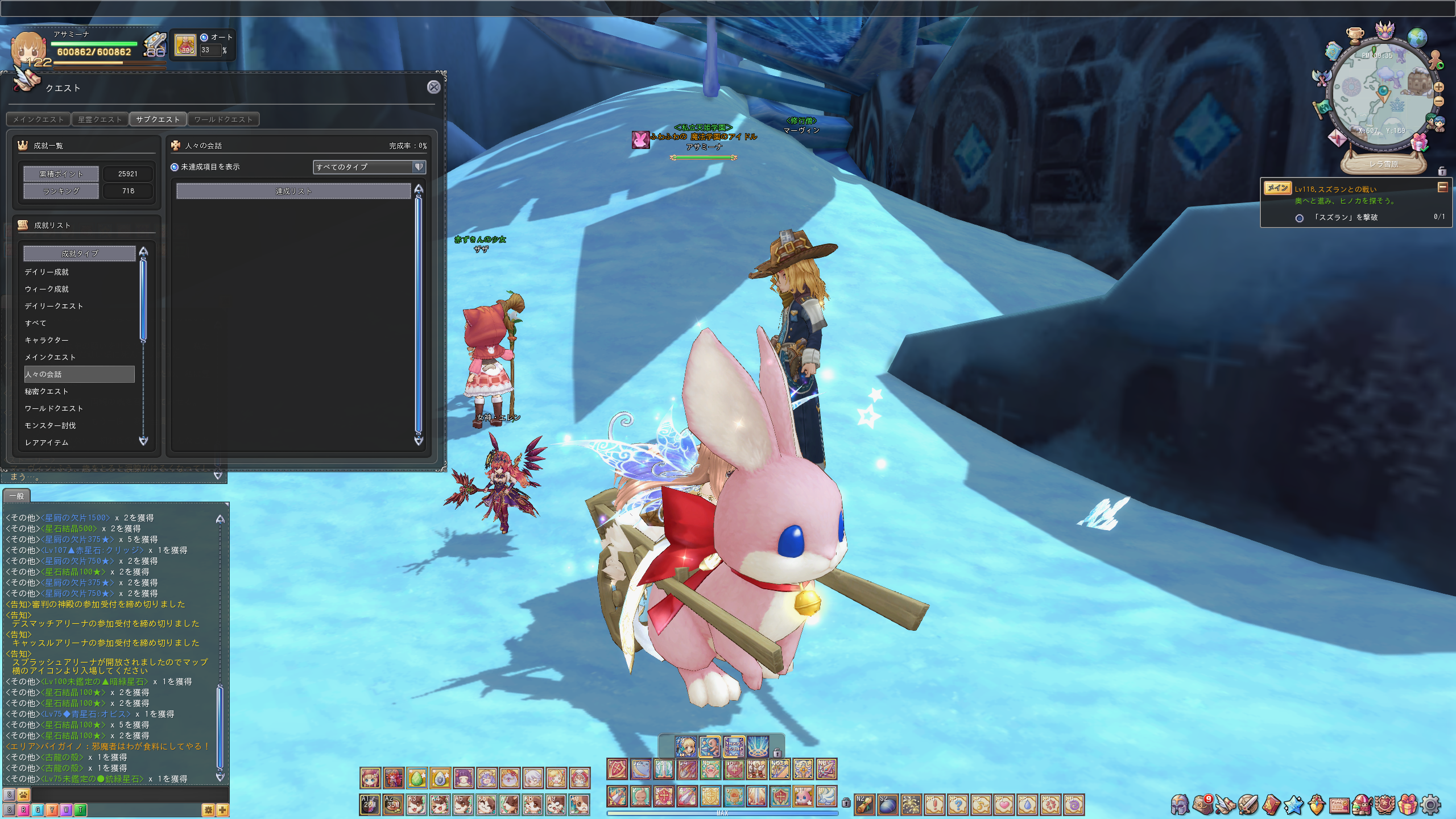Zoom in the minimap with plus button
The image size is (1456, 819).
pos(1439,88)
